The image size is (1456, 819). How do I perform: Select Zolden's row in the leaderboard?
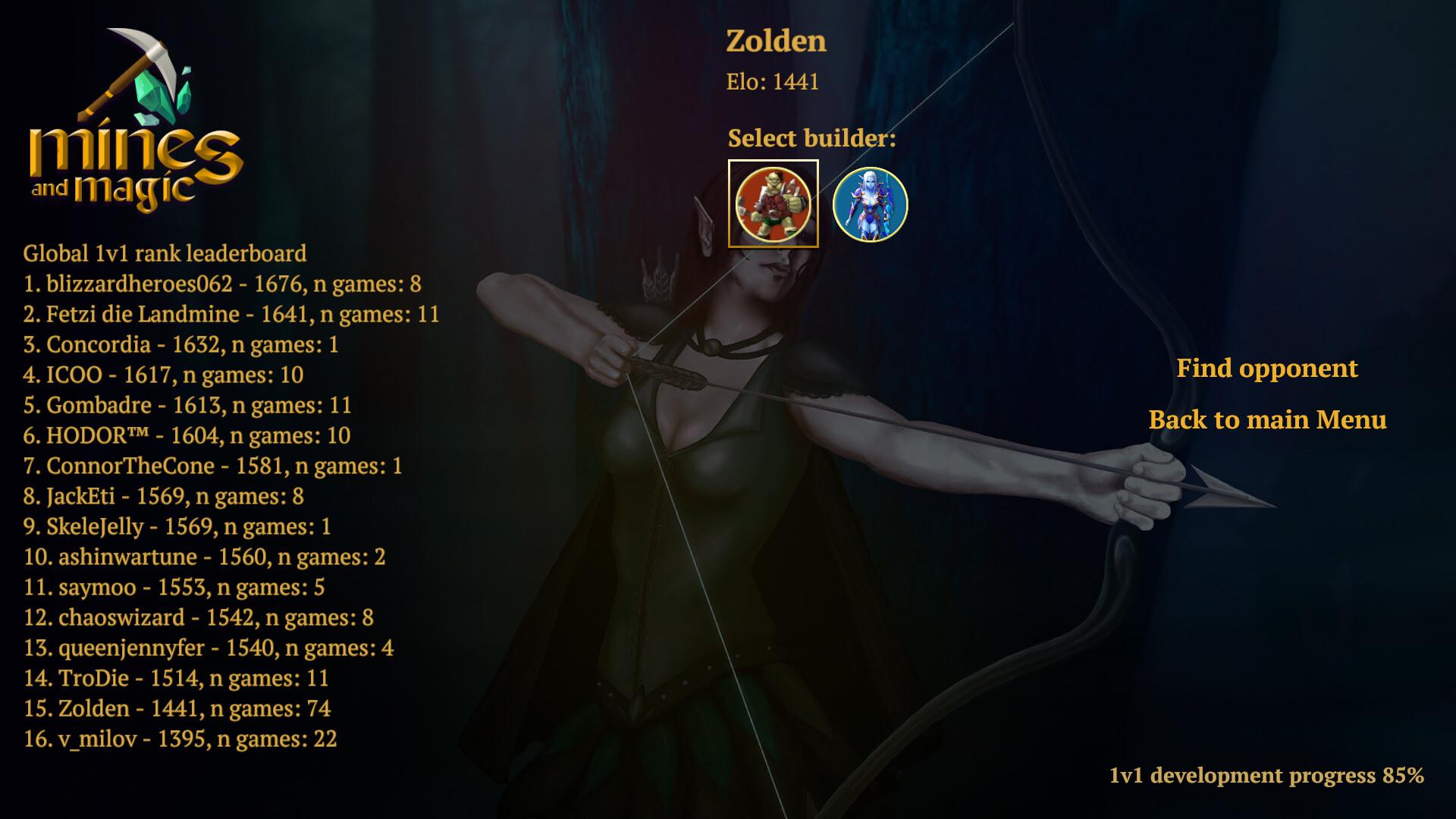pyautogui.click(x=177, y=708)
